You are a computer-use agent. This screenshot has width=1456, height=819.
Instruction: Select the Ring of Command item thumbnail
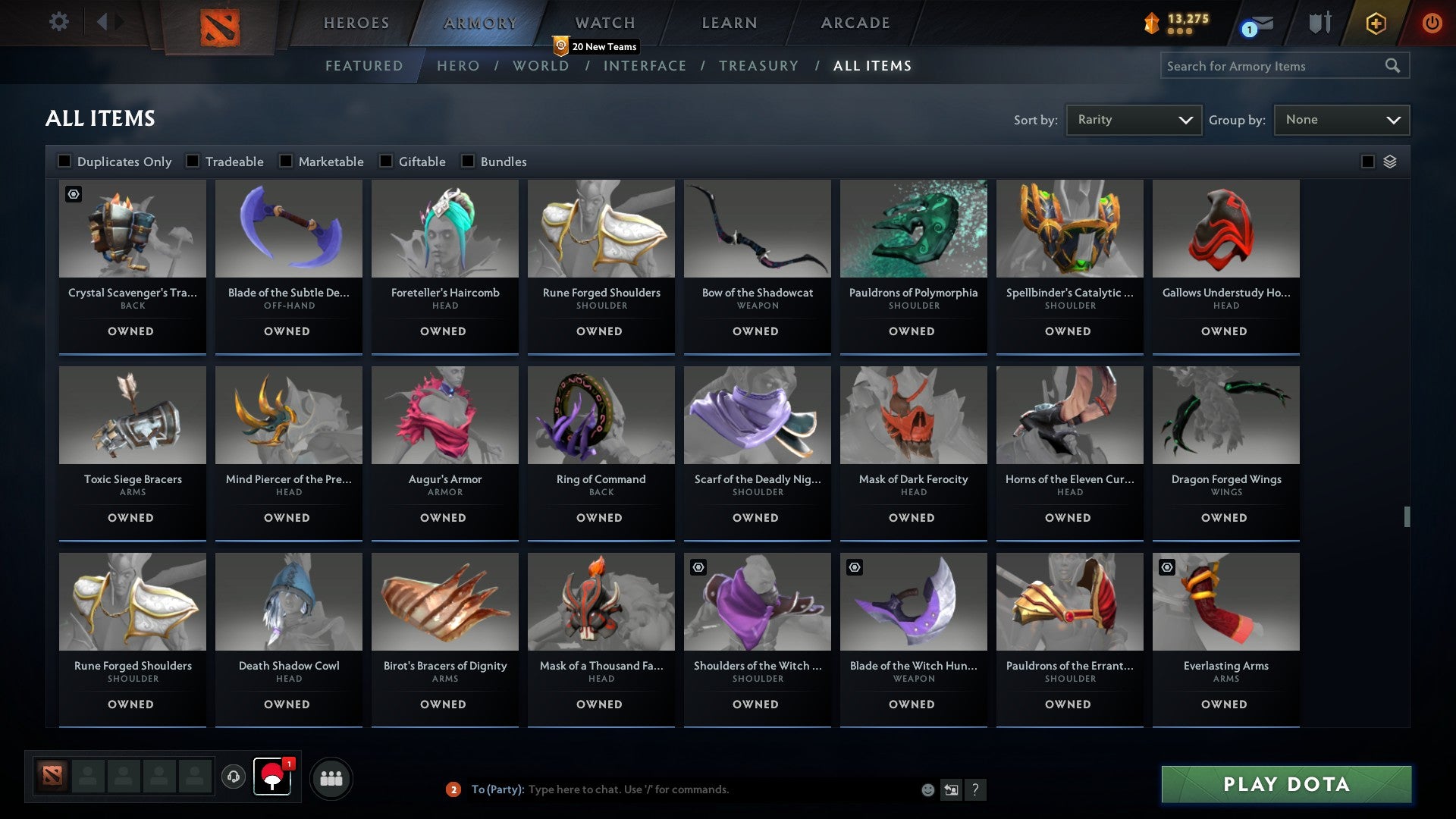601,414
